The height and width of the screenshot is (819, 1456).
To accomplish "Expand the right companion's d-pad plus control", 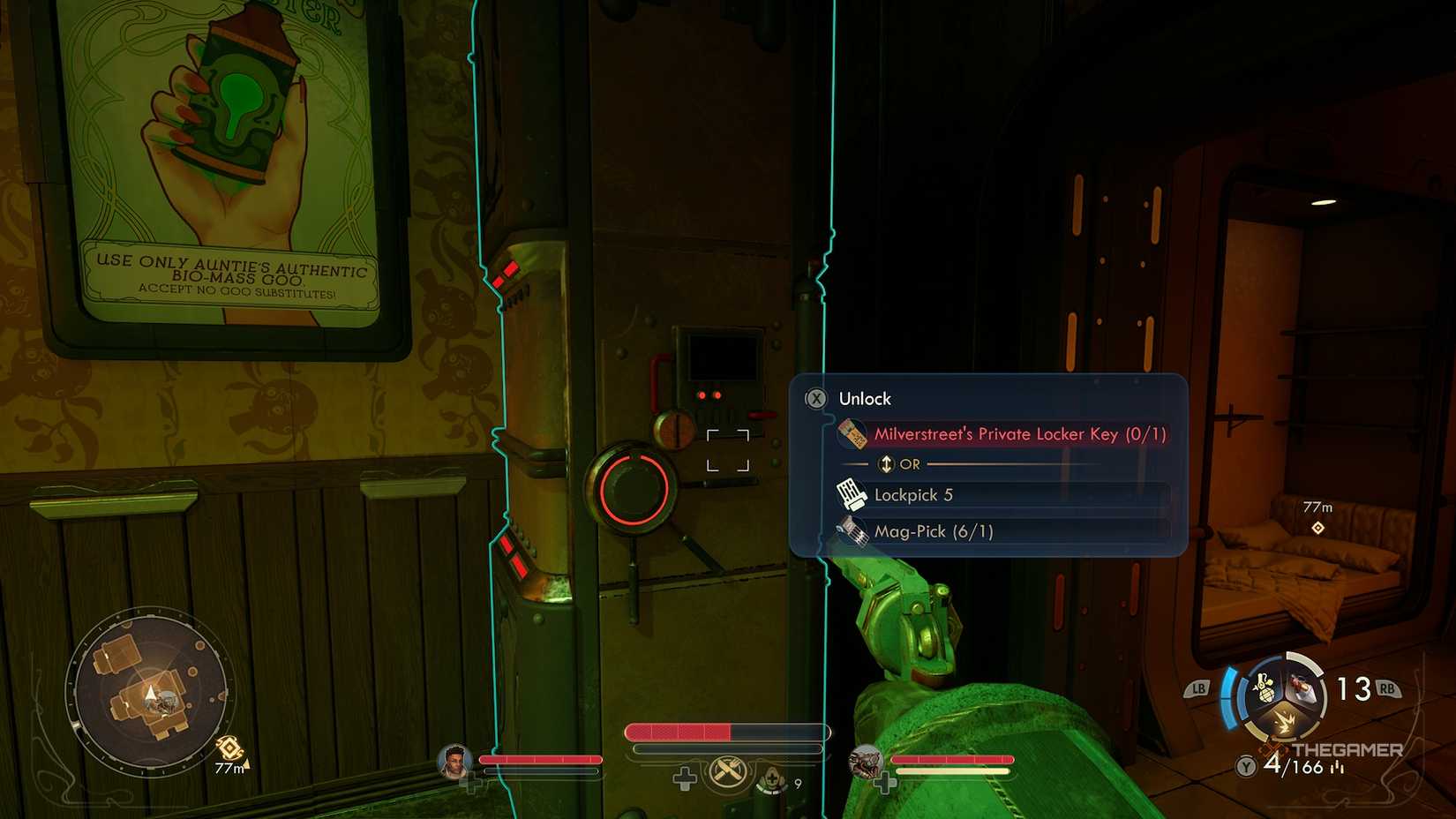I will (x=885, y=783).
